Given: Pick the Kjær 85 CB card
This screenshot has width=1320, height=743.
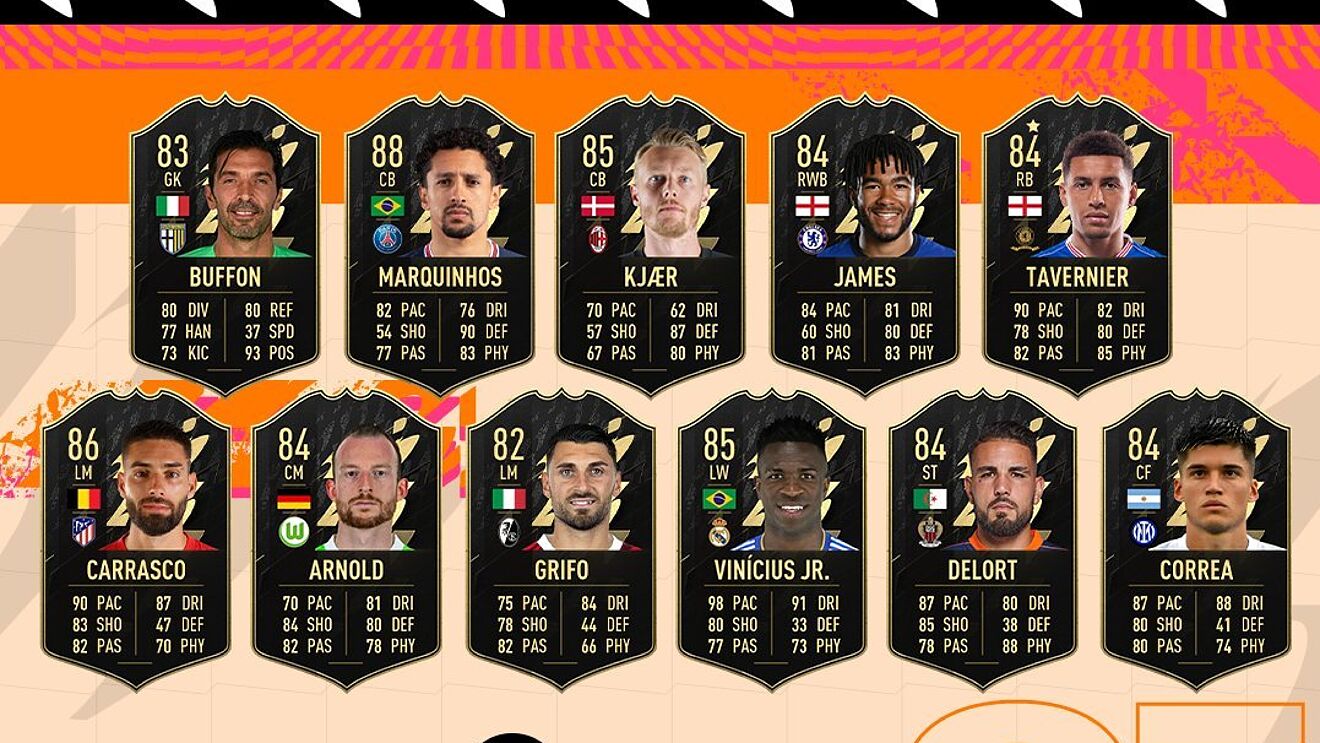Looking at the screenshot, I should point(650,245).
